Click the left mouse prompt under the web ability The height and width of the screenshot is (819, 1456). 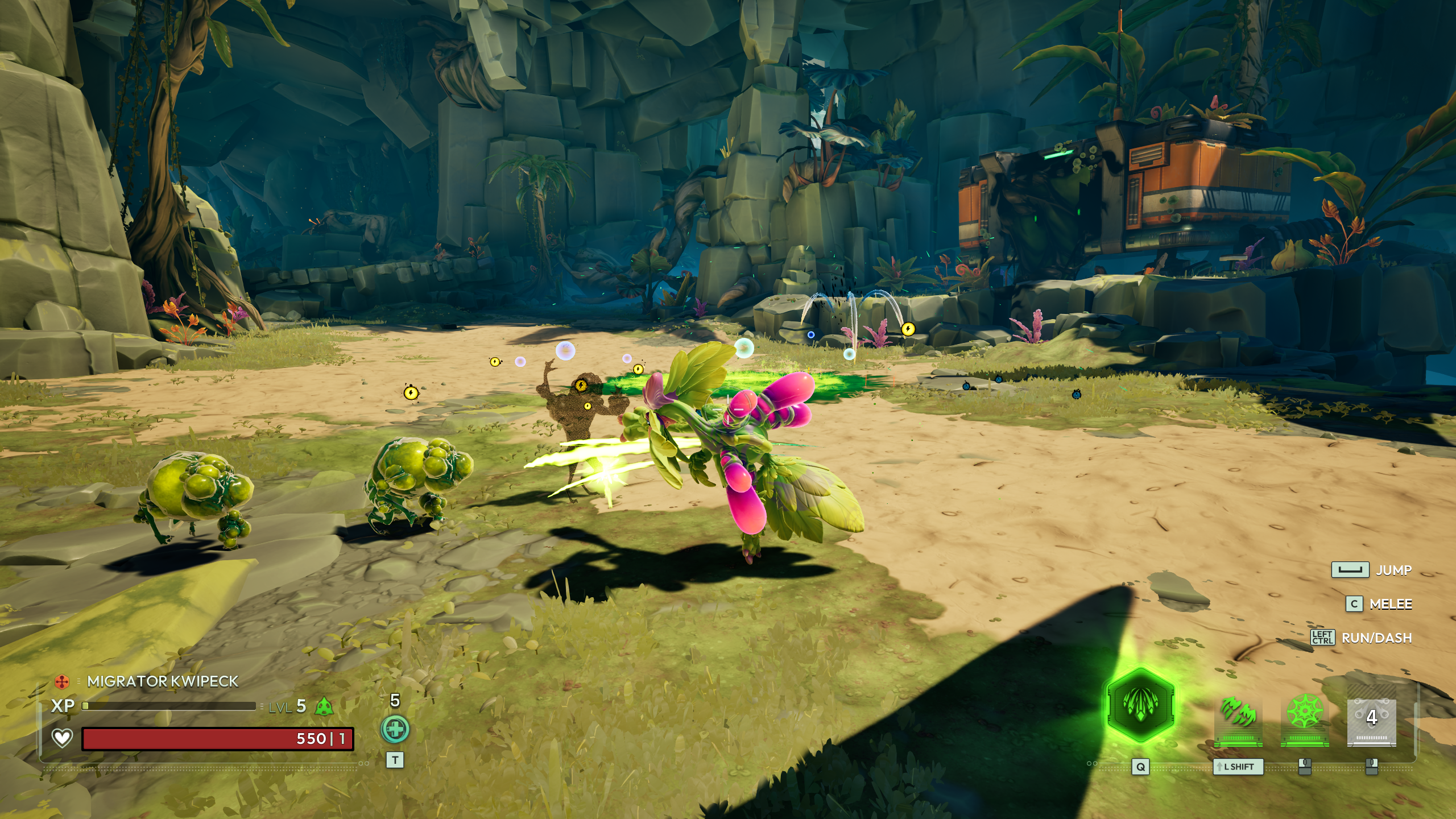click(1304, 767)
